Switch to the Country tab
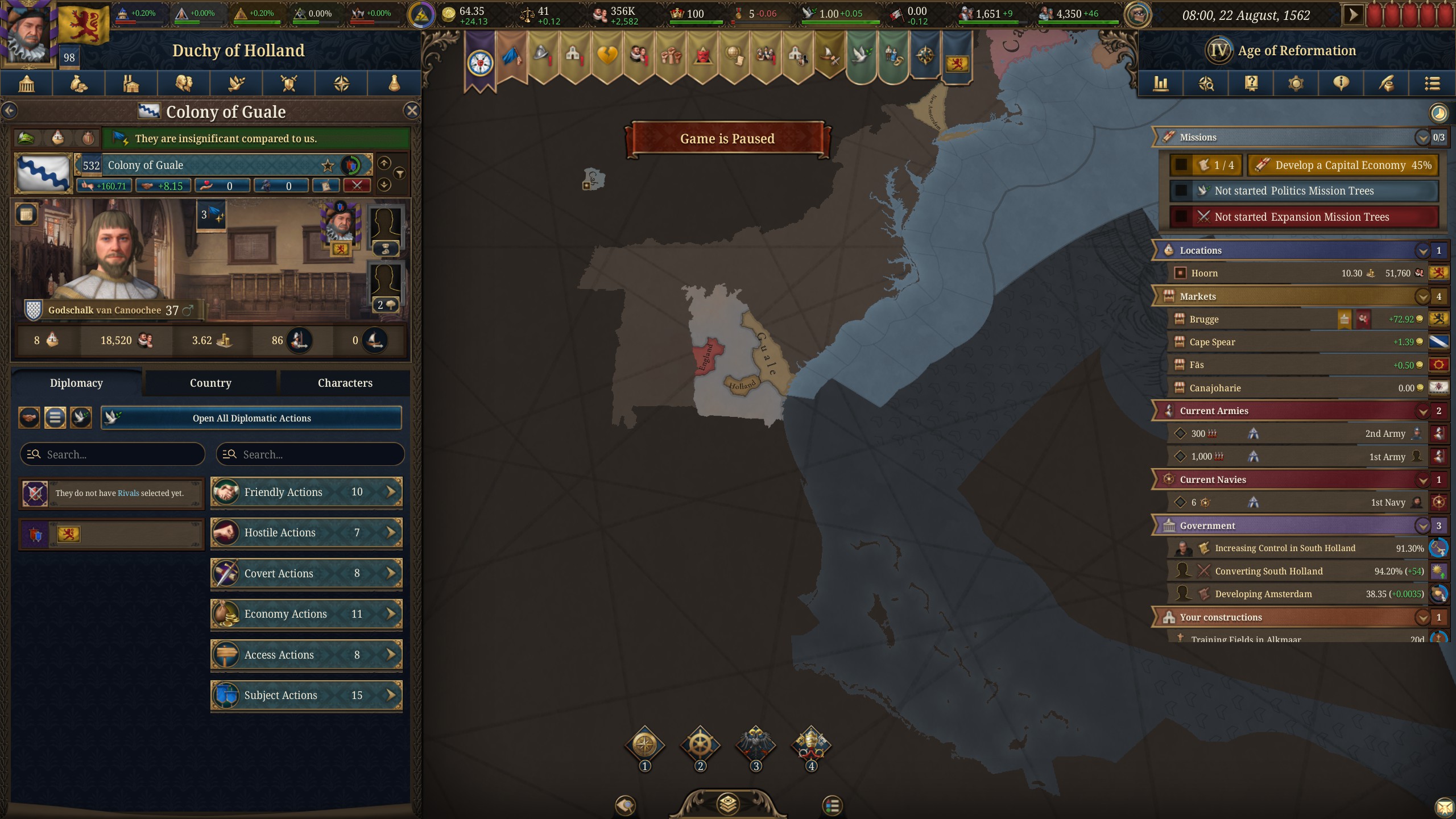Viewport: 1456px width, 819px height. pyautogui.click(x=210, y=383)
